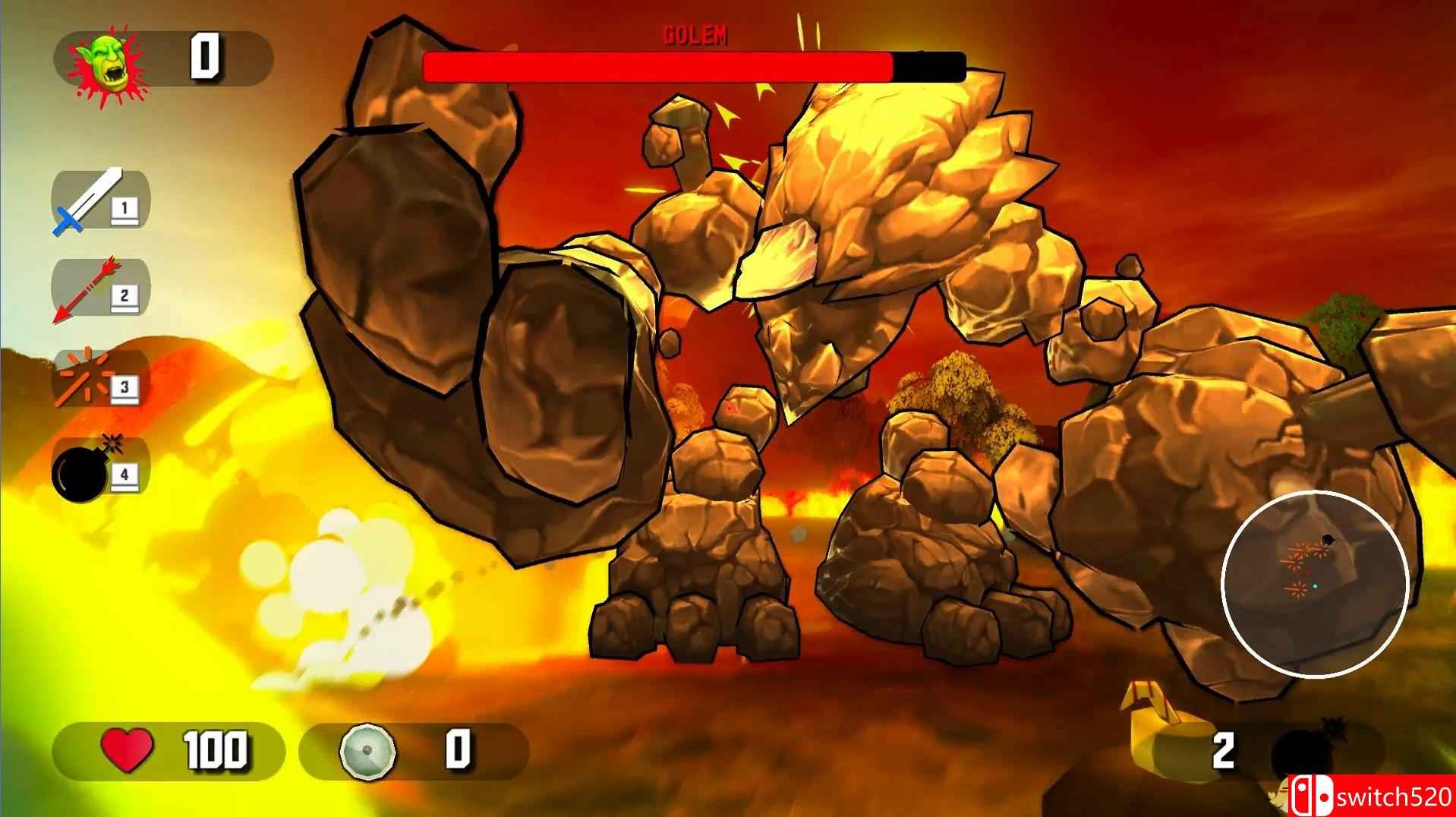Expand the kill counter display panel
This screenshot has width=1456, height=817.
(x=167, y=61)
